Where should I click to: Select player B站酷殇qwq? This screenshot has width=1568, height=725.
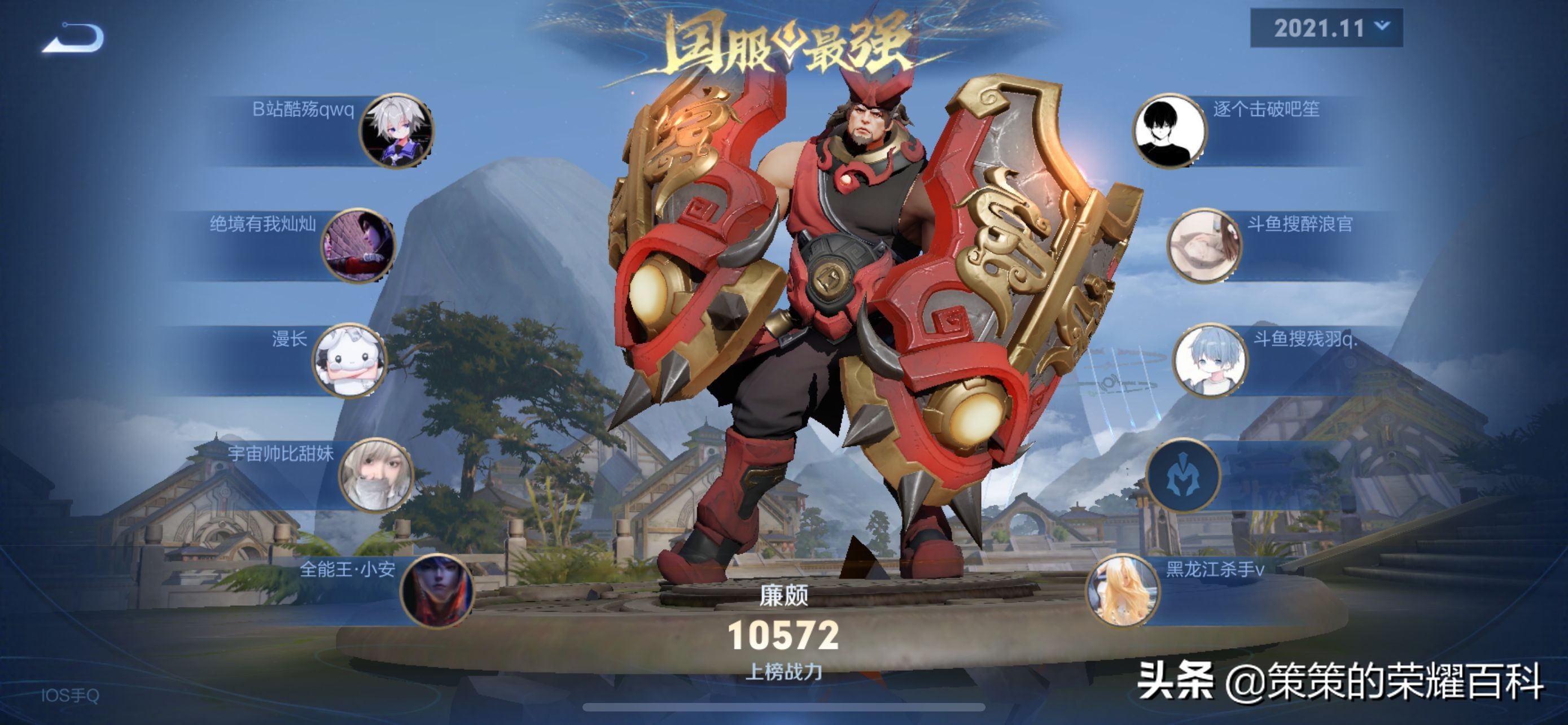[x=396, y=130]
